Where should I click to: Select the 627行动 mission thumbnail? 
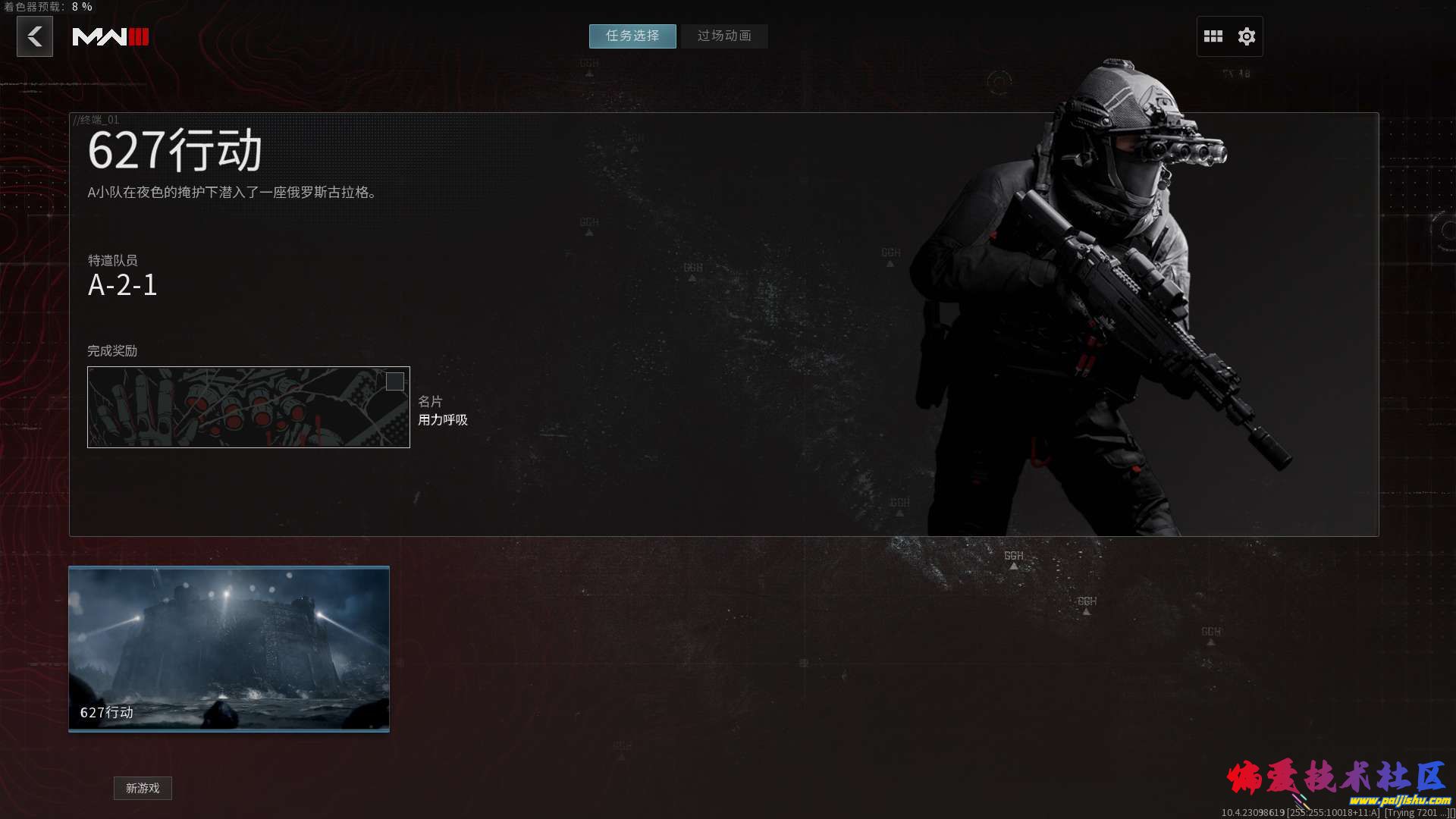click(x=229, y=648)
